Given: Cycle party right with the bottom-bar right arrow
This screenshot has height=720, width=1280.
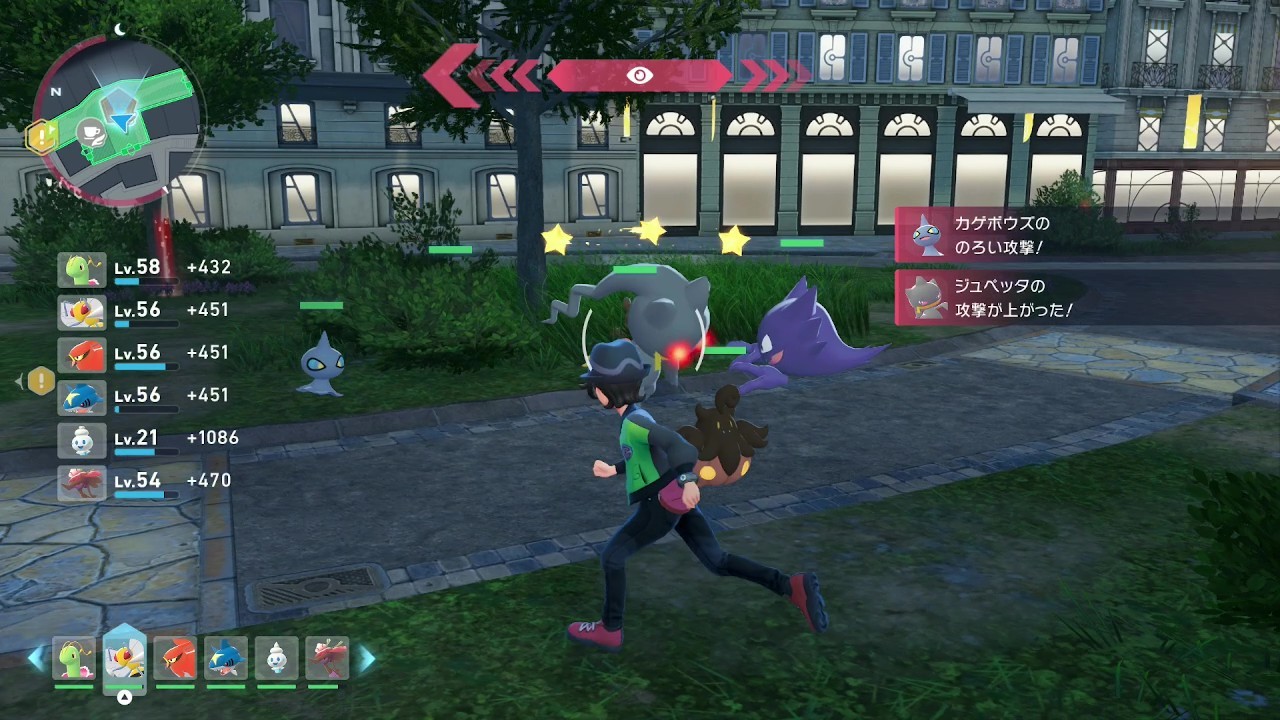Looking at the screenshot, I should coord(367,658).
